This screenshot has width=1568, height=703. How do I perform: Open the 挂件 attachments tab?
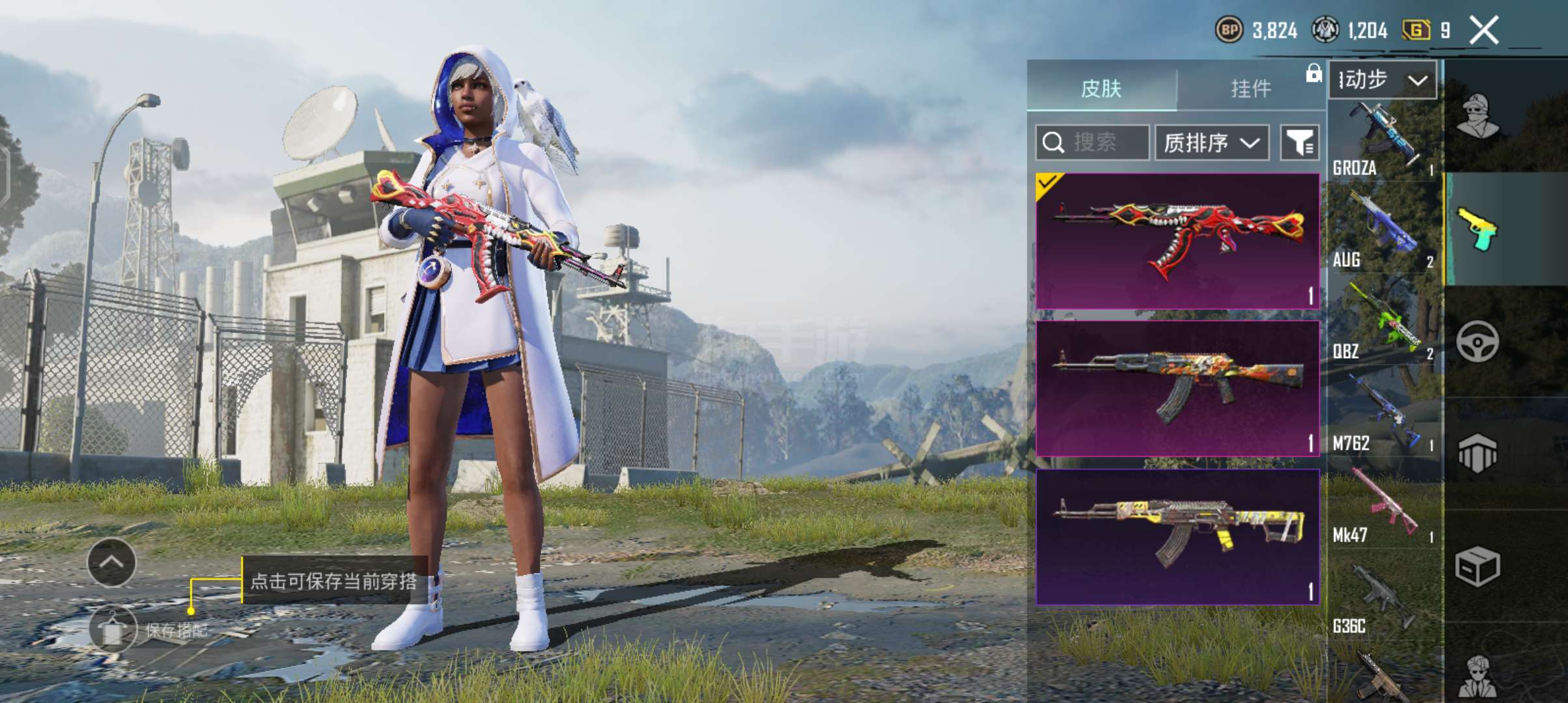coord(1251,88)
